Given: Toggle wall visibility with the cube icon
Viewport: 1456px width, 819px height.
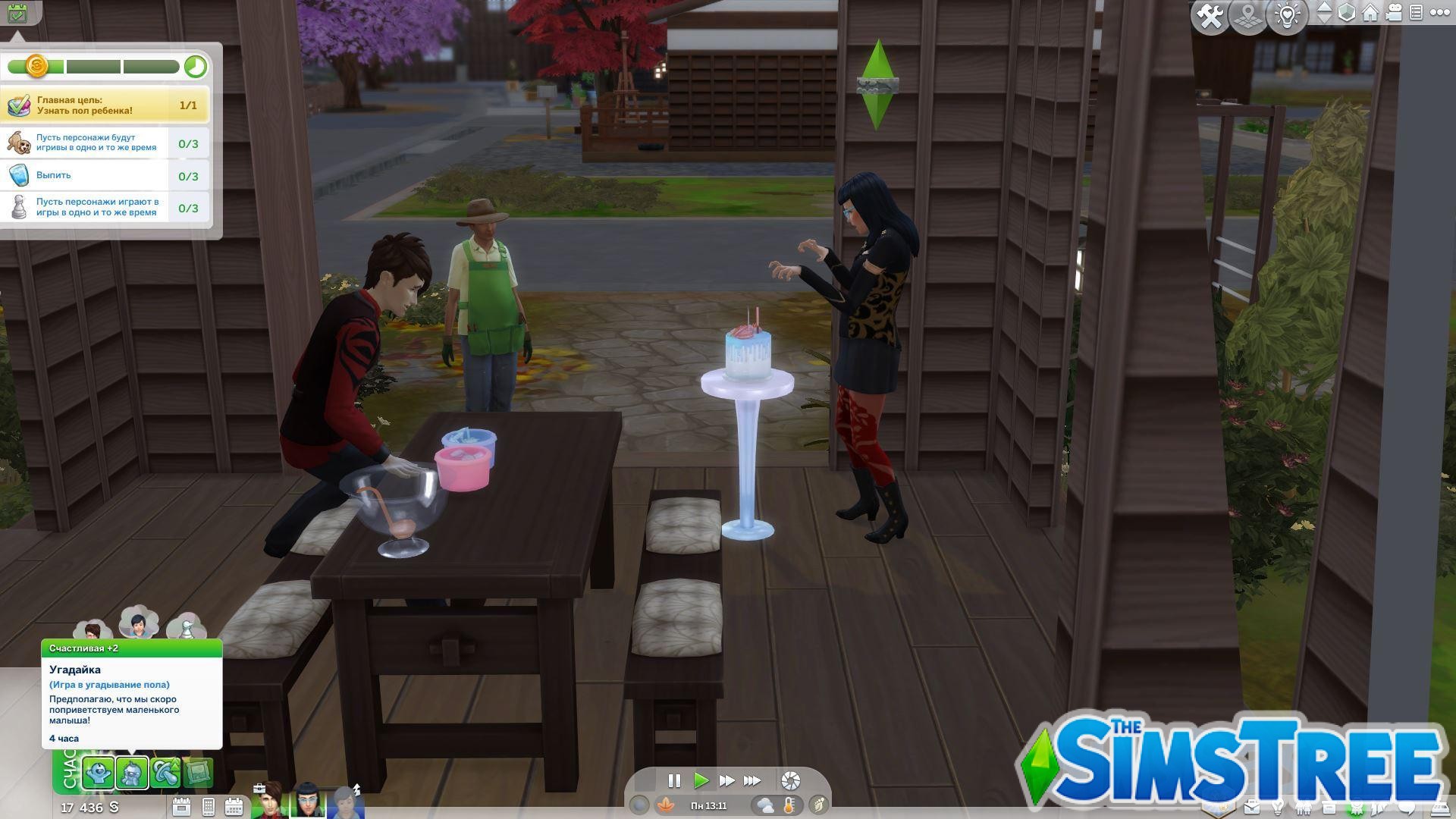Looking at the screenshot, I should tap(1345, 14).
